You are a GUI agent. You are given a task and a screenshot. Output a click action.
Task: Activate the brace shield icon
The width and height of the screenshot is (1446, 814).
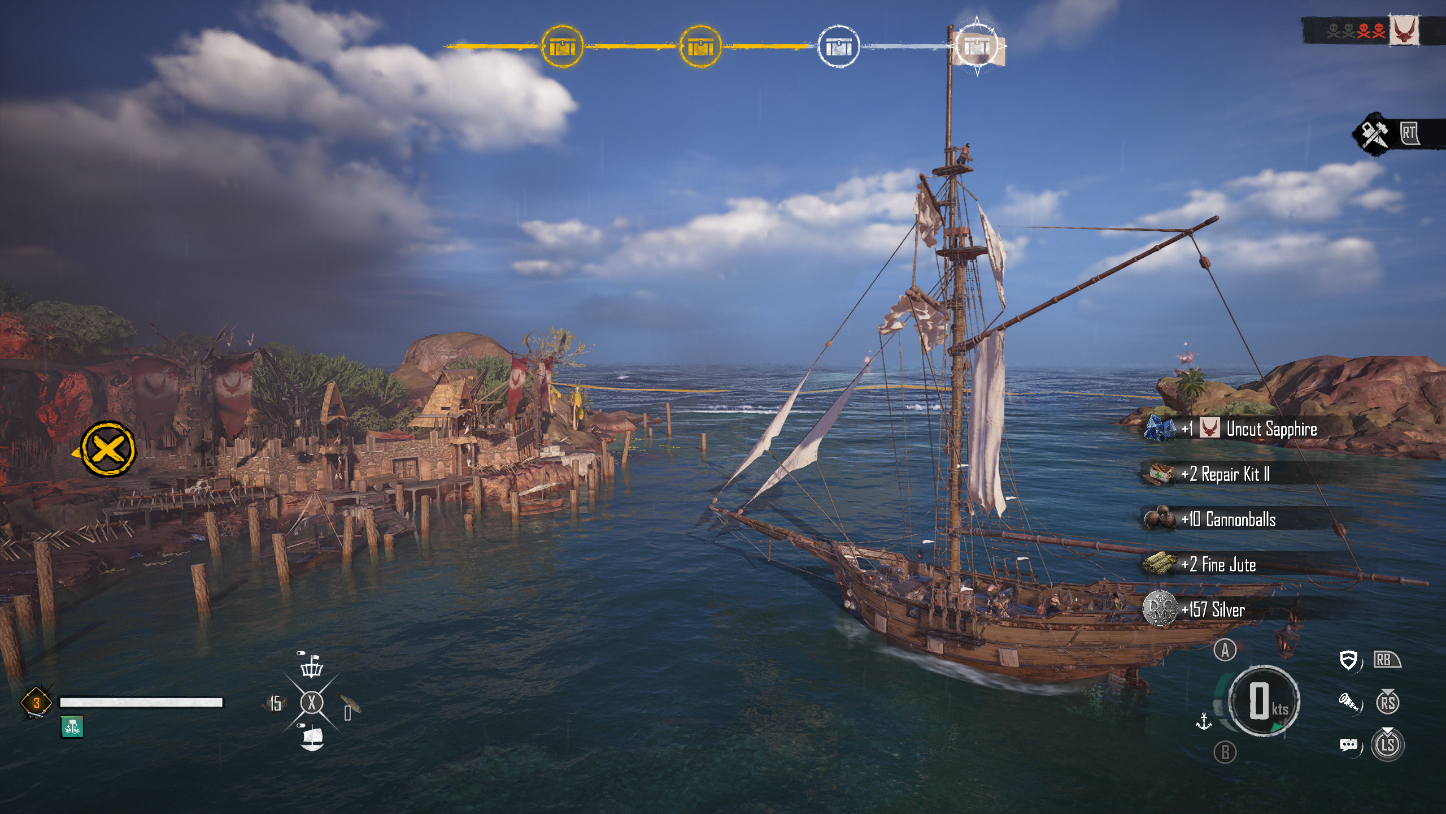tap(1349, 660)
